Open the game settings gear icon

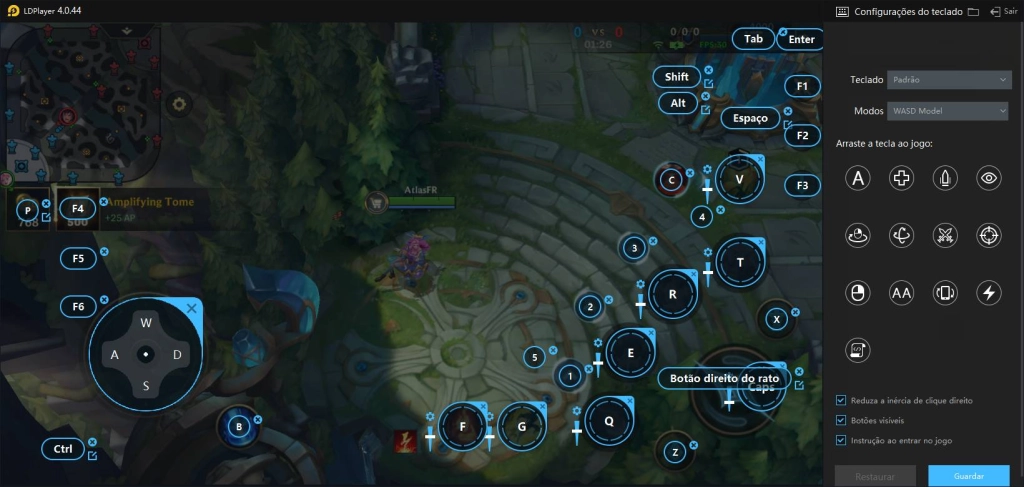[179, 103]
